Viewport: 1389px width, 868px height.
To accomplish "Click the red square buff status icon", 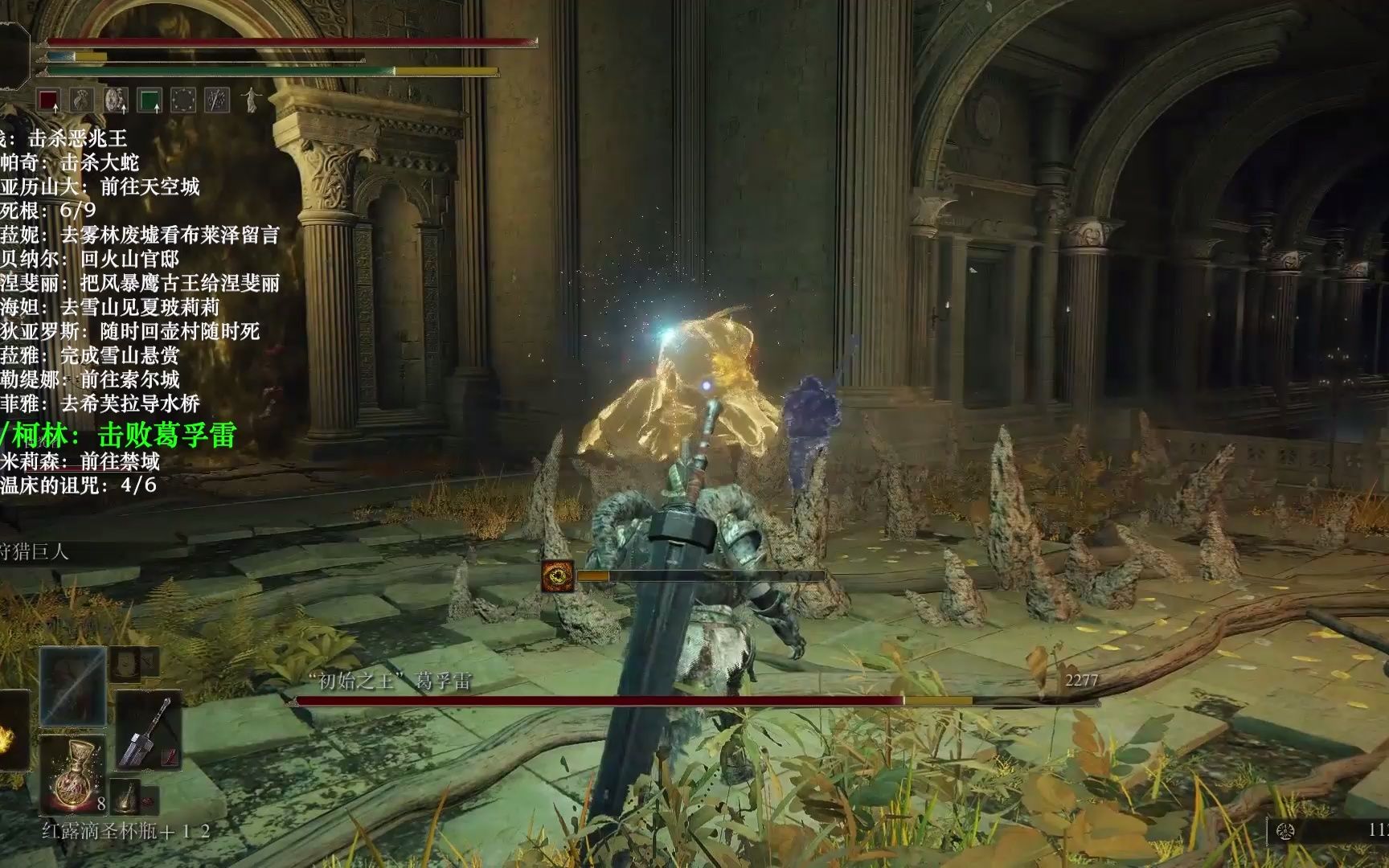I will pyautogui.click(x=49, y=100).
